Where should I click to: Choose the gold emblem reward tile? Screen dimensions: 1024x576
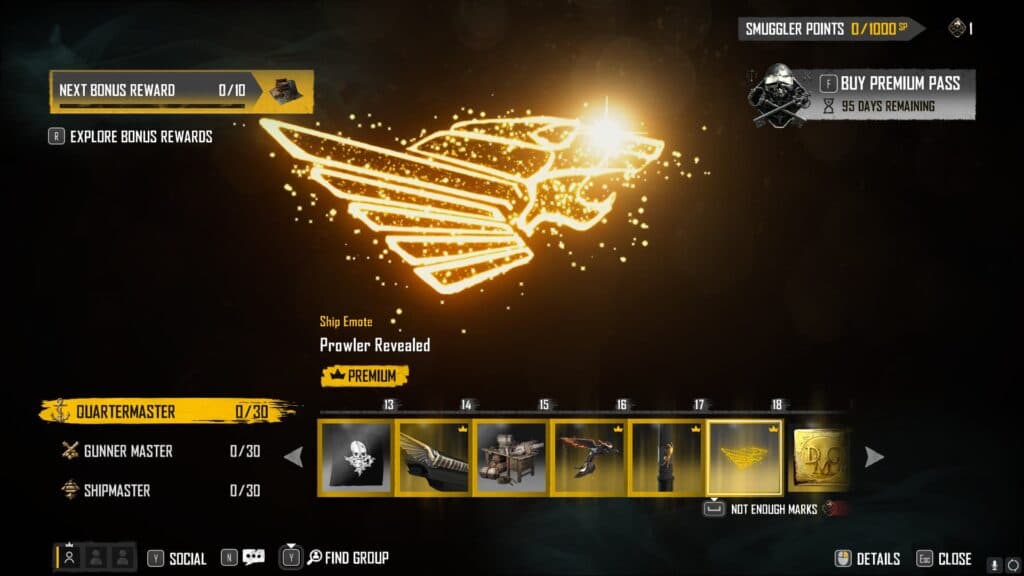point(820,457)
